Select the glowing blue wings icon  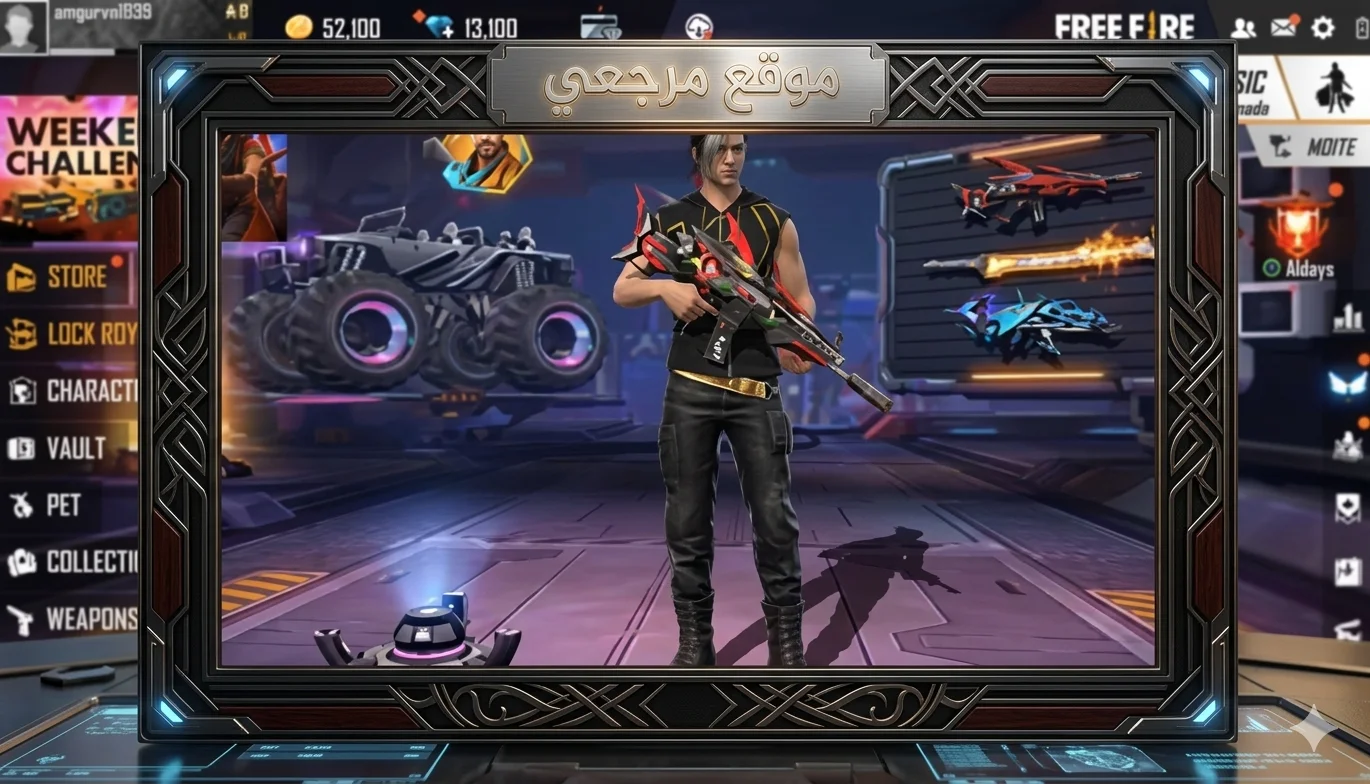pyautogui.click(x=1347, y=384)
